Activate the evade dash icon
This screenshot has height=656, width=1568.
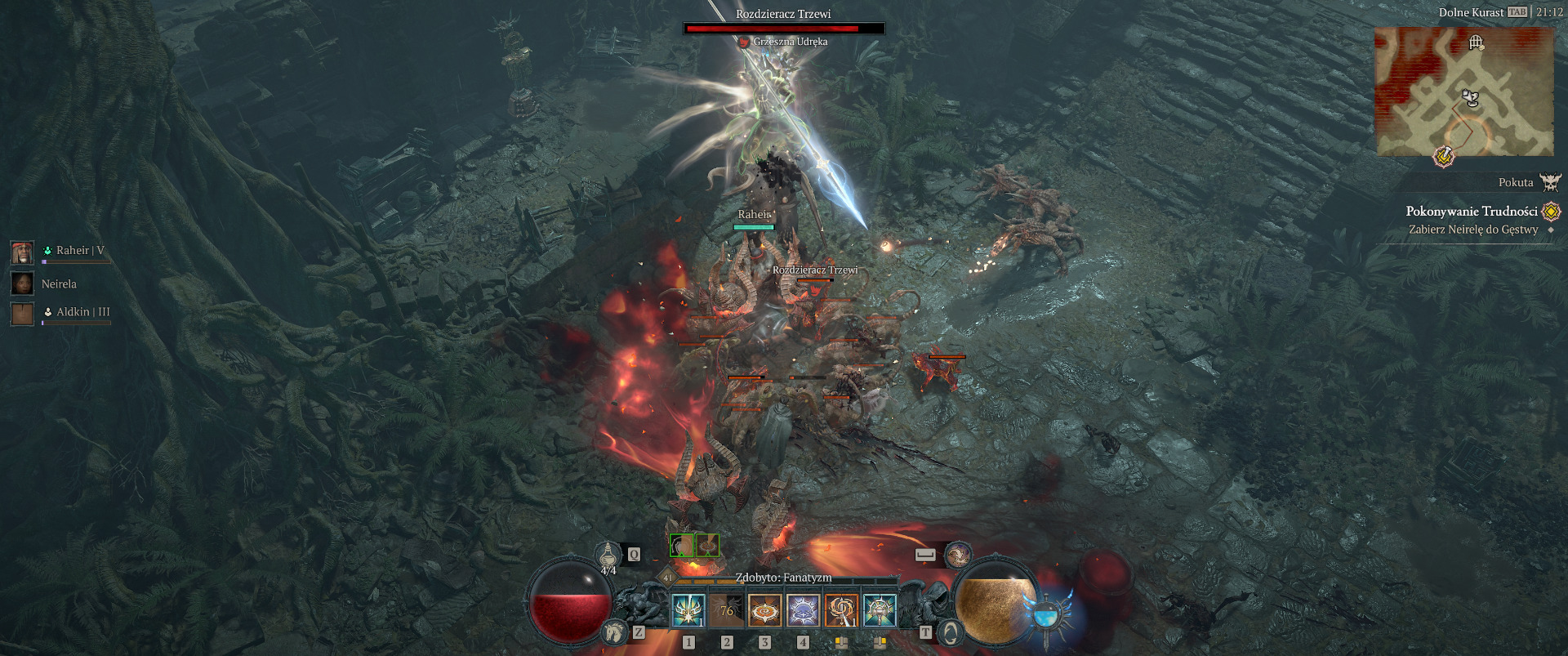click(x=957, y=555)
